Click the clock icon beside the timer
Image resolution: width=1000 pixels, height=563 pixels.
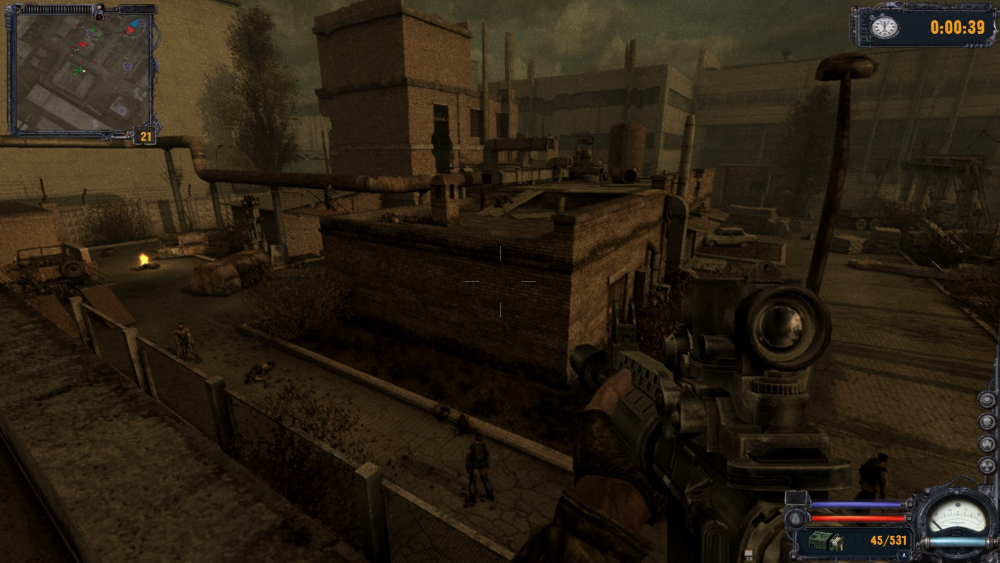(884, 27)
